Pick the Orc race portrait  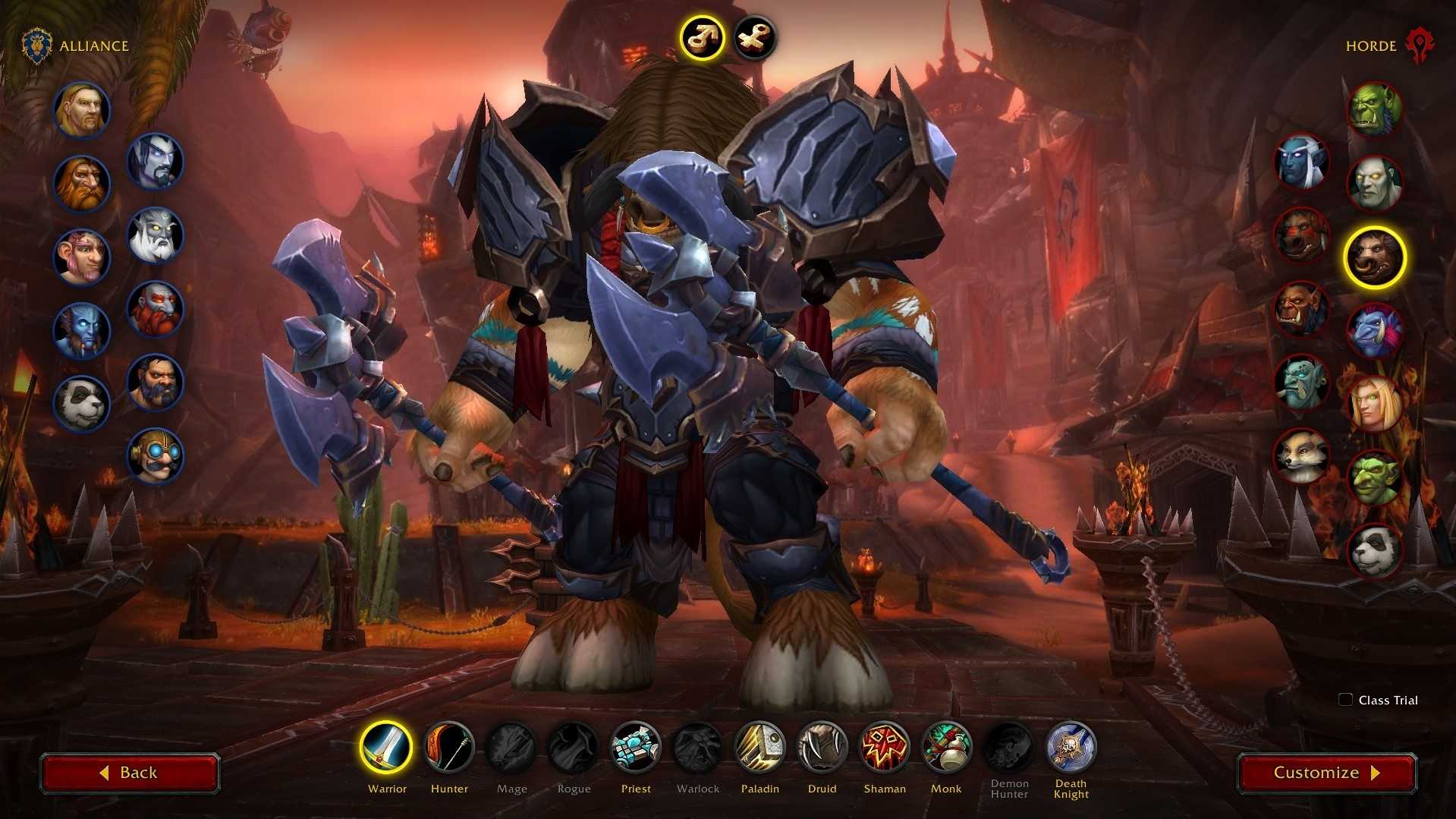1374,110
